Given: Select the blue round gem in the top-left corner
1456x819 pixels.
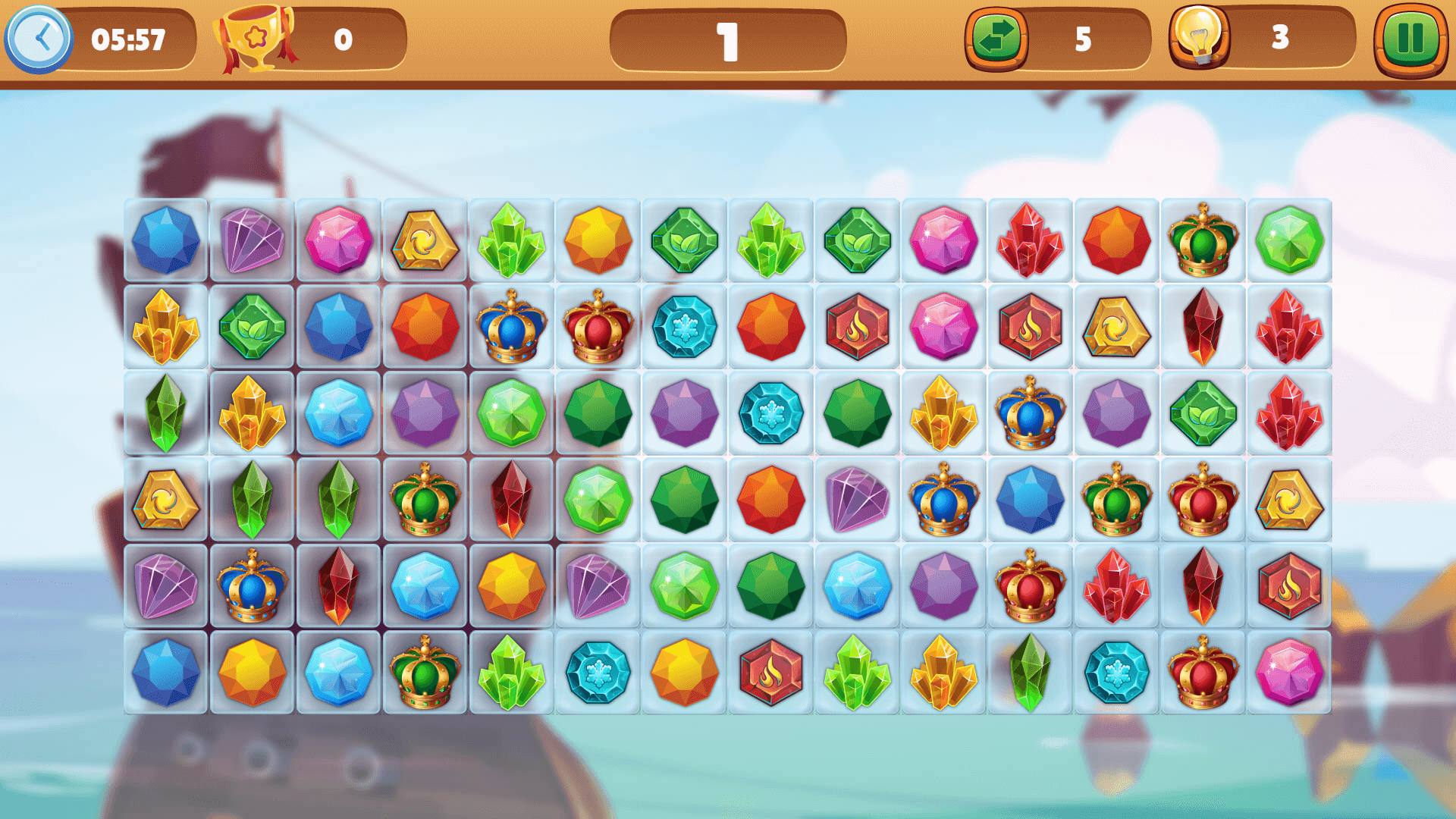Looking at the screenshot, I should pyautogui.click(x=166, y=241).
